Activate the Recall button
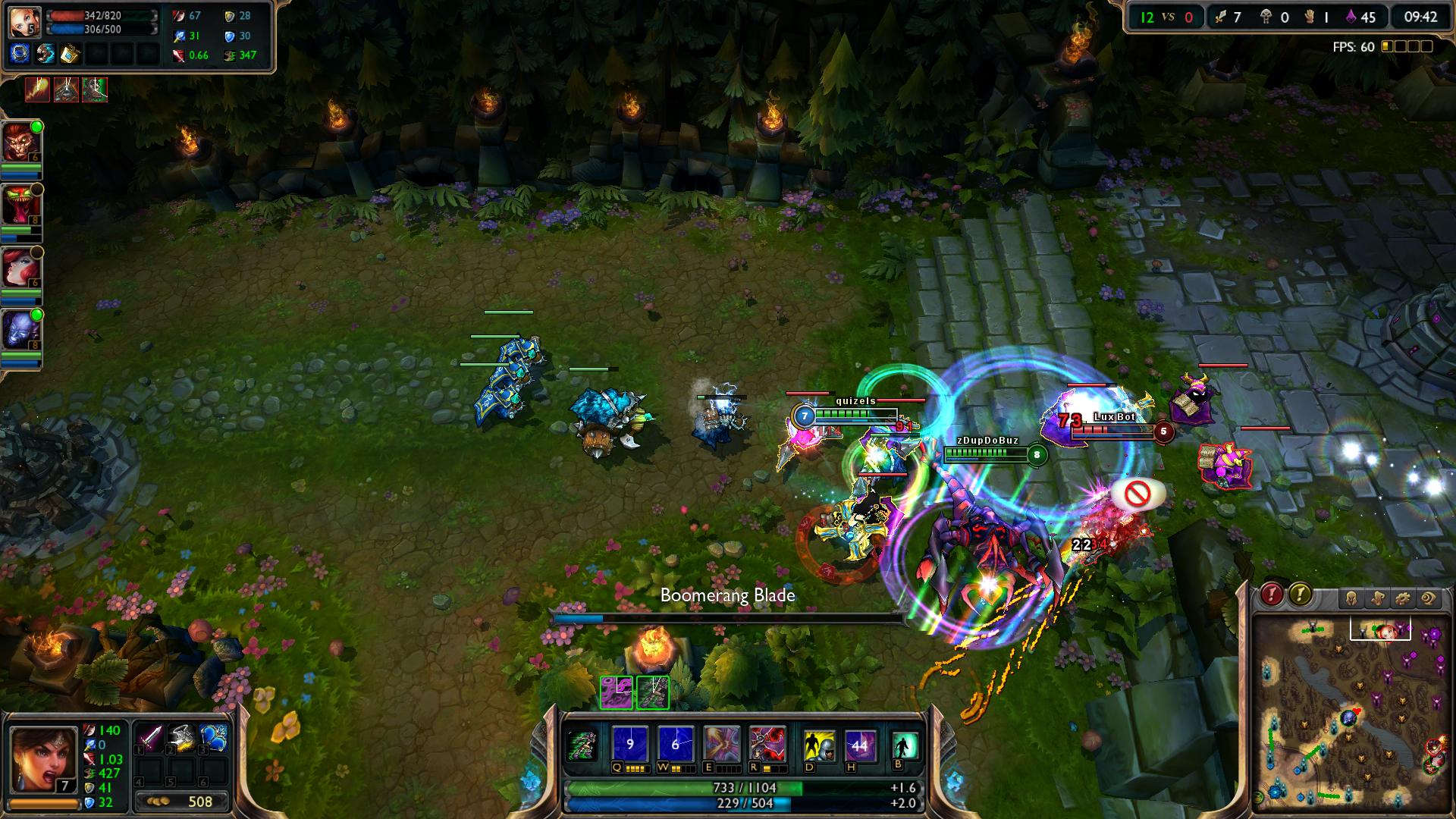Viewport: 1456px width, 819px height. pyautogui.click(x=905, y=745)
